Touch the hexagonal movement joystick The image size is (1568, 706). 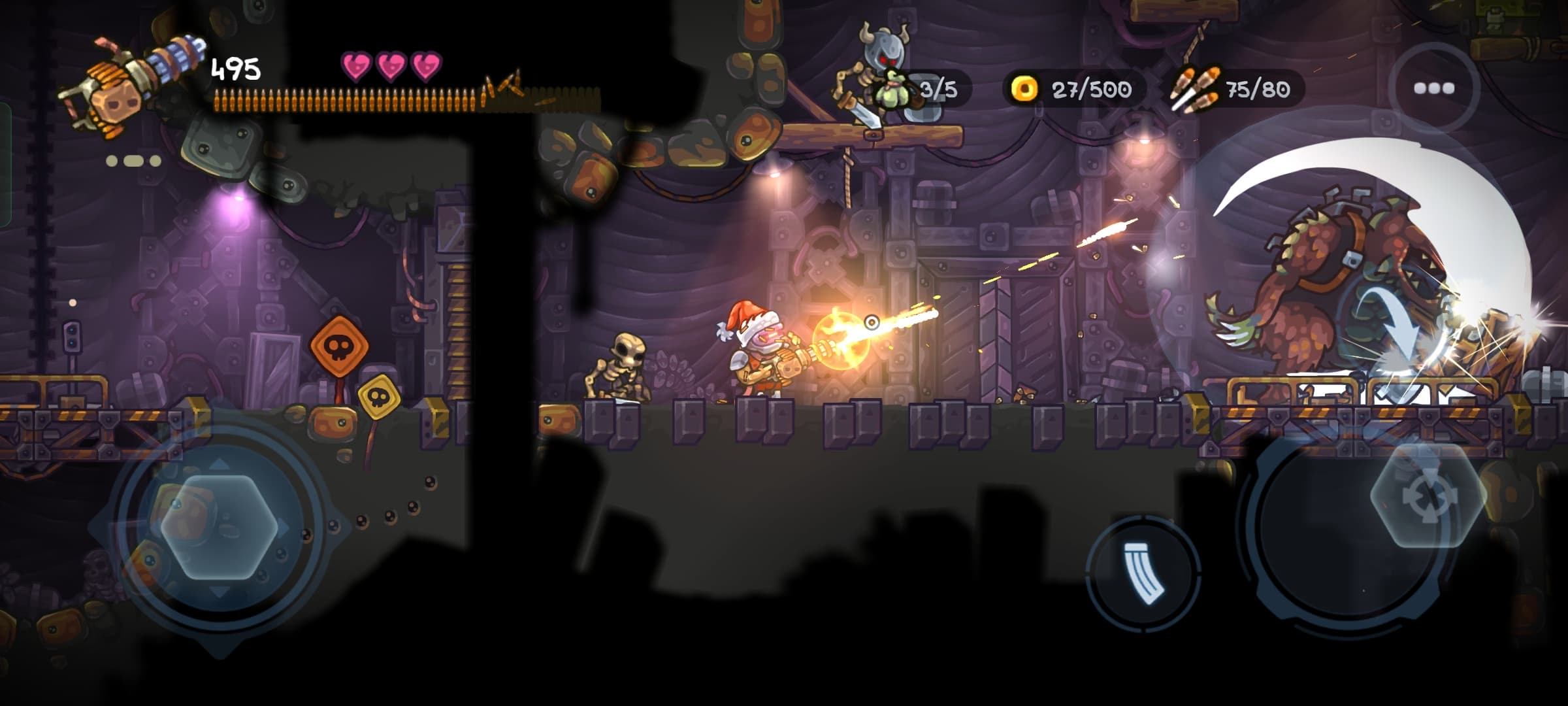click(220, 527)
